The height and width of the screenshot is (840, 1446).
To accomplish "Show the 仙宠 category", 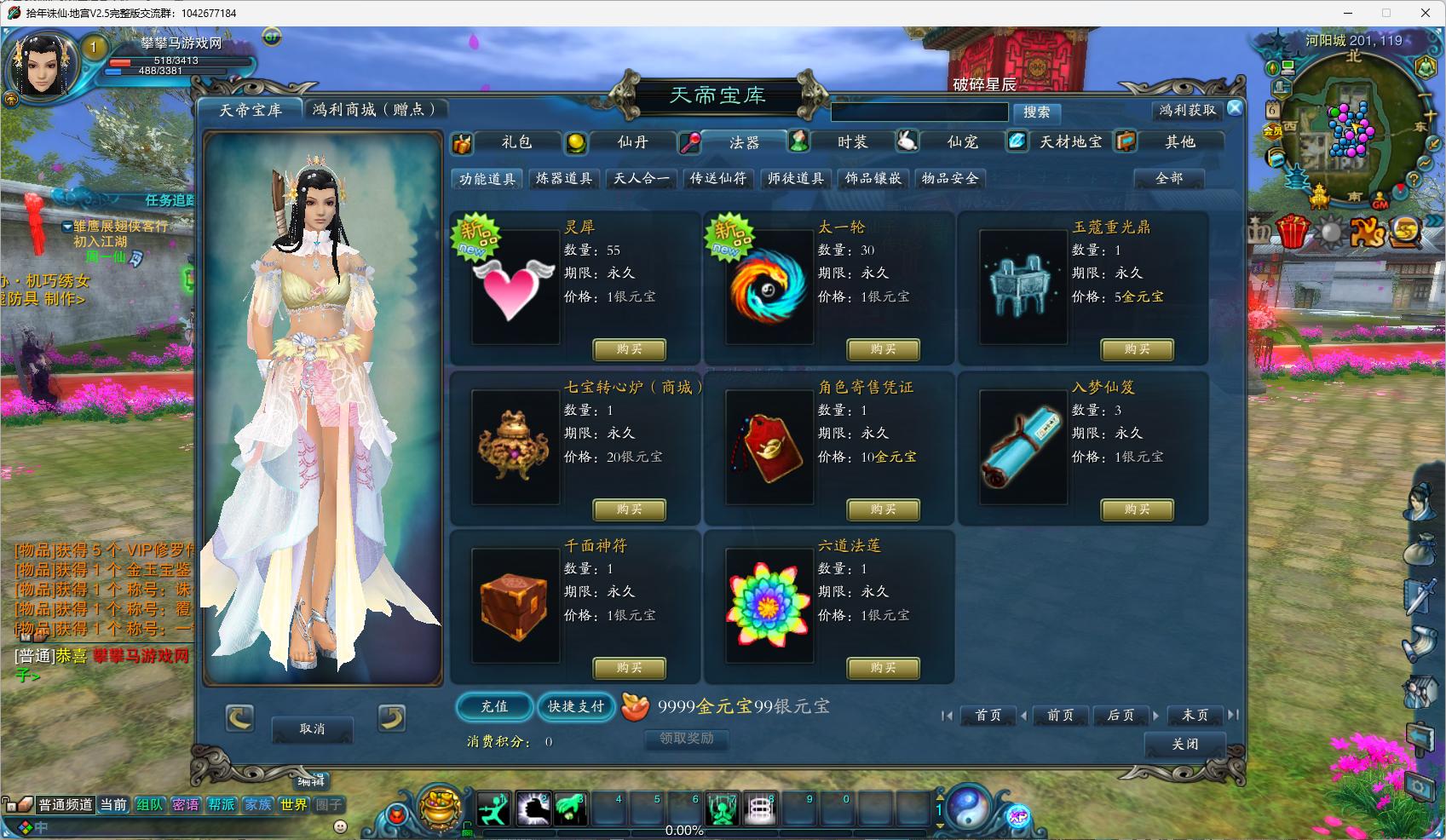I will tap(962, 142).
